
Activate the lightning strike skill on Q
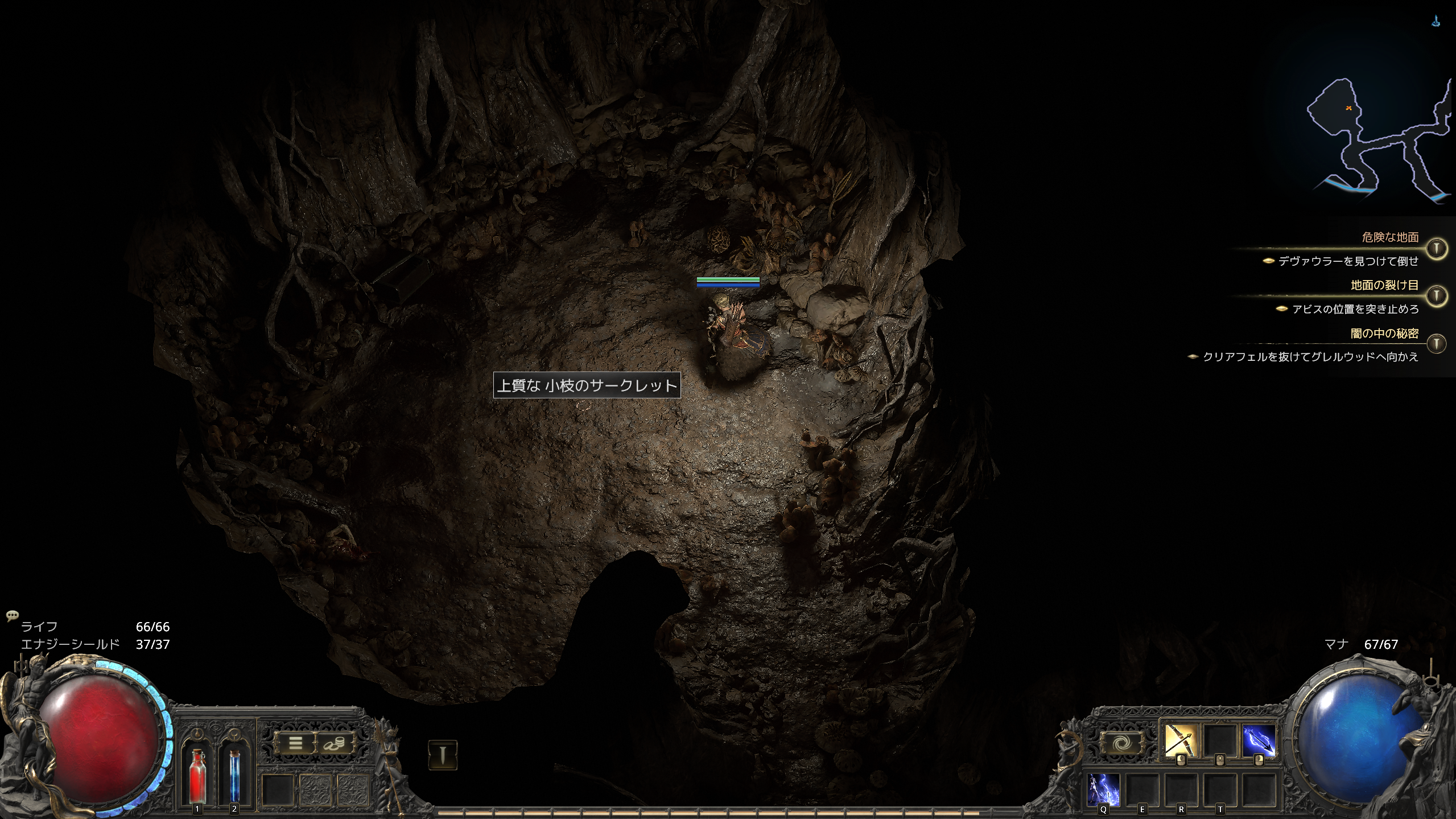(1104, 789)
